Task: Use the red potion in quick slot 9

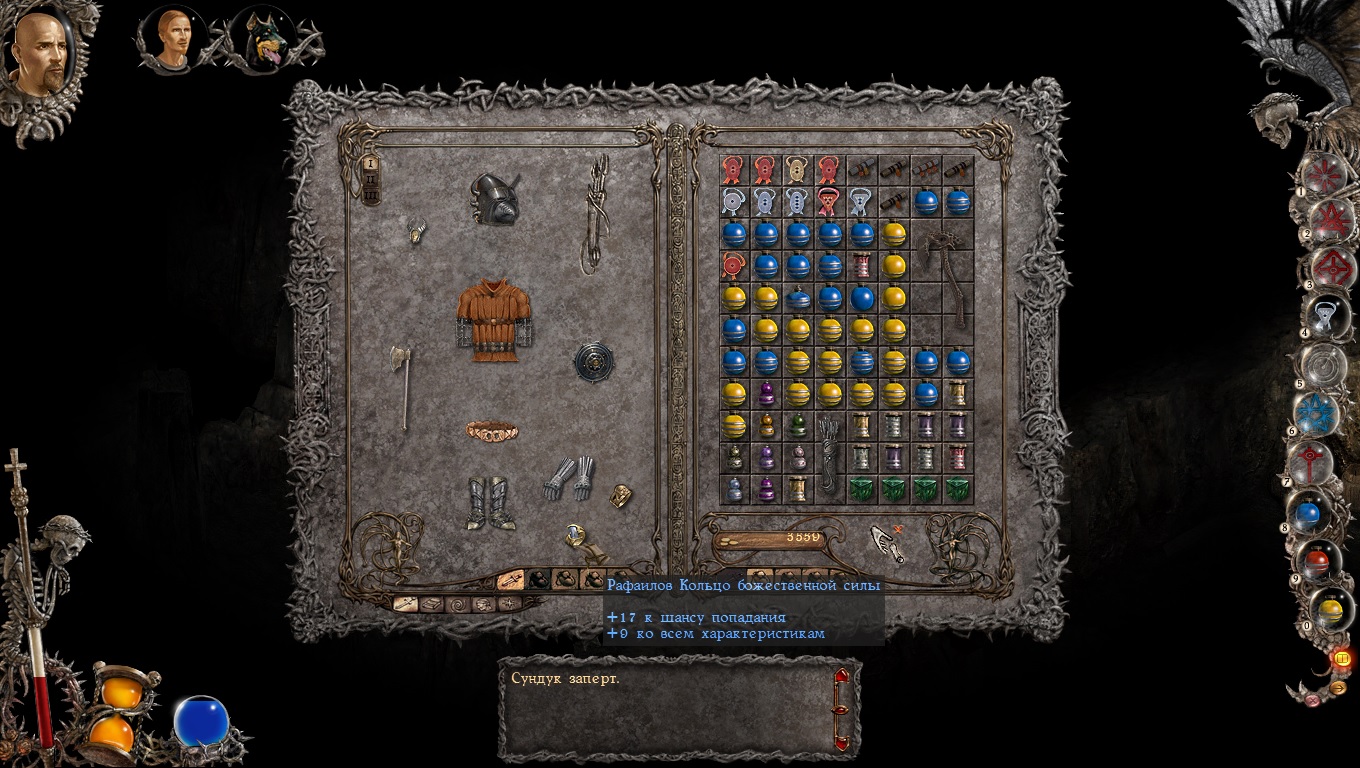Action: 1319,561
